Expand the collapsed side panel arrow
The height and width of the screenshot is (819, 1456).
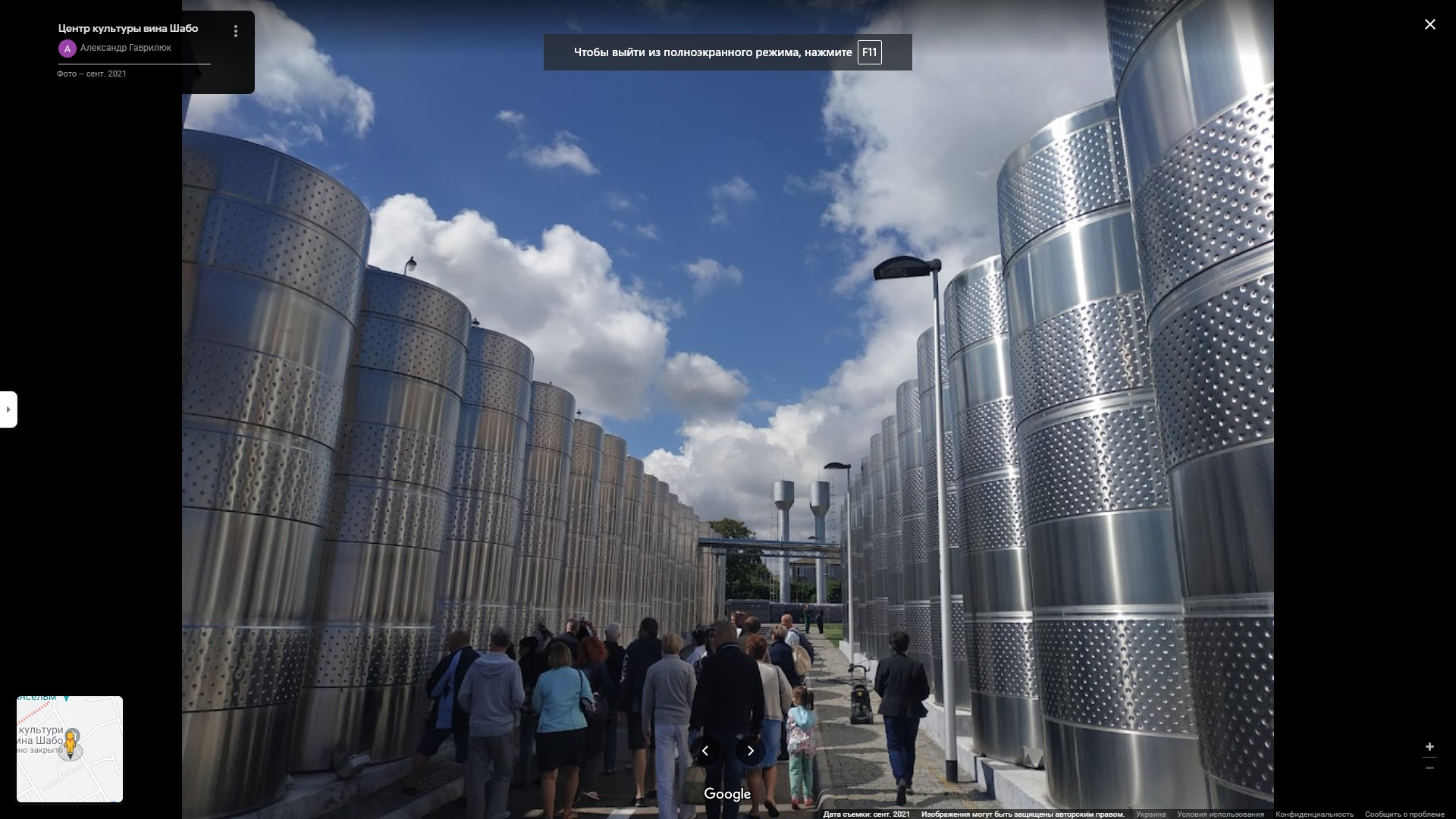(8, 409)
